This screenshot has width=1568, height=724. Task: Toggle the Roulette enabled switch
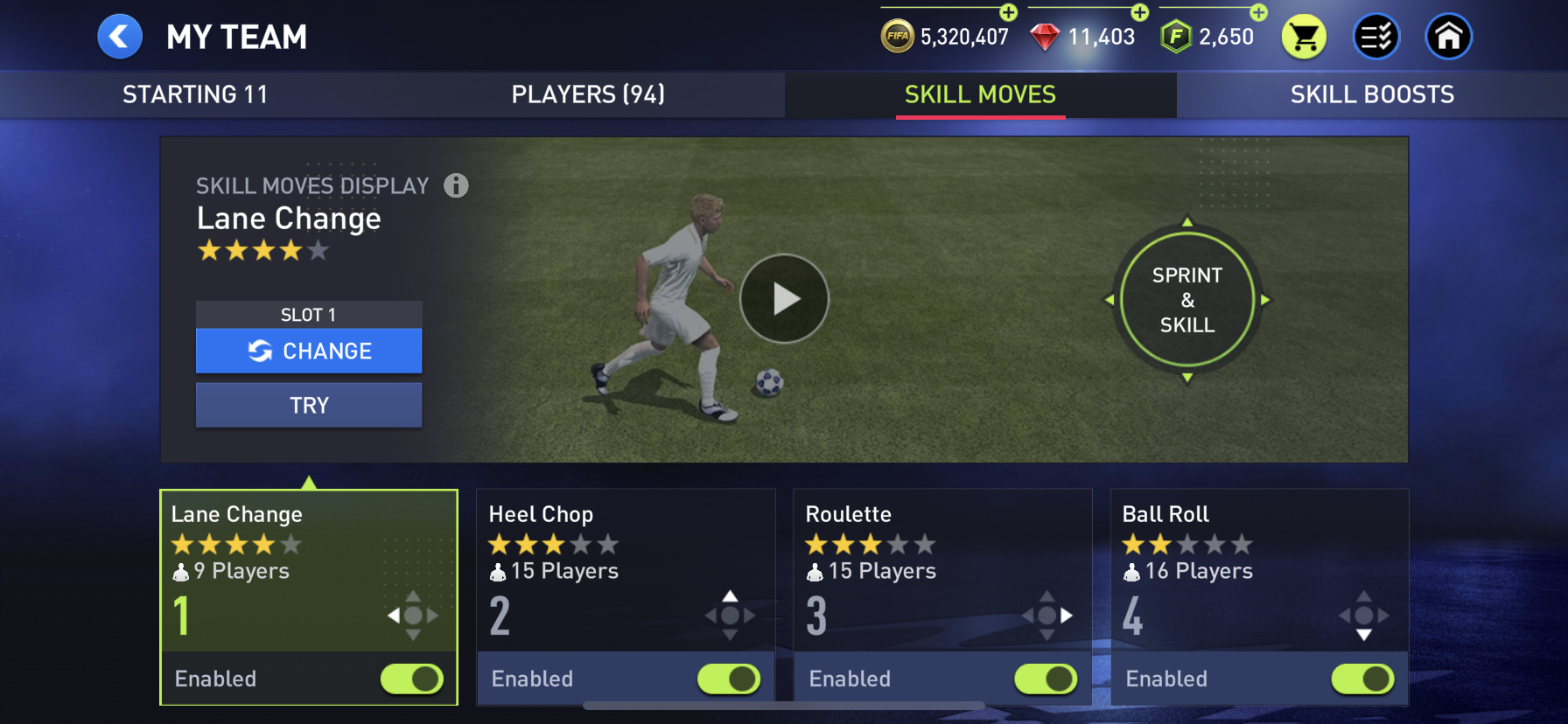1046,679
